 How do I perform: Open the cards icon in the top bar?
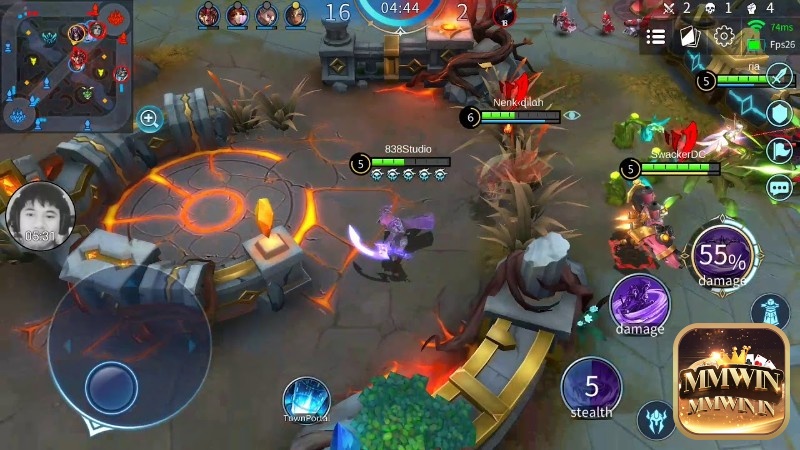pyautogui.click(x=689, y=37)
